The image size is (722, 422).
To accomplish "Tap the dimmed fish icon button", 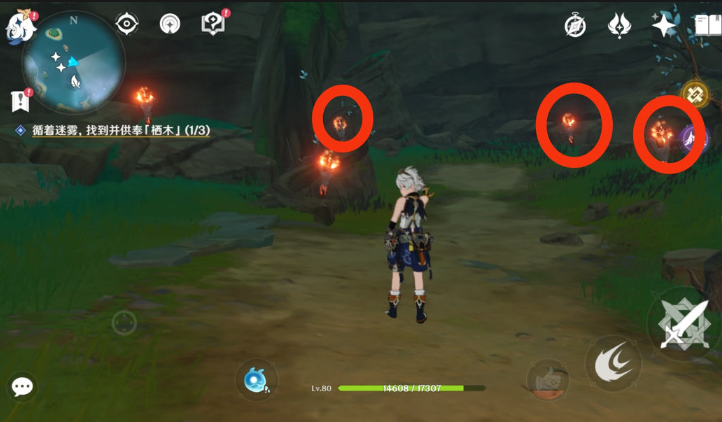I will [547, 380].
